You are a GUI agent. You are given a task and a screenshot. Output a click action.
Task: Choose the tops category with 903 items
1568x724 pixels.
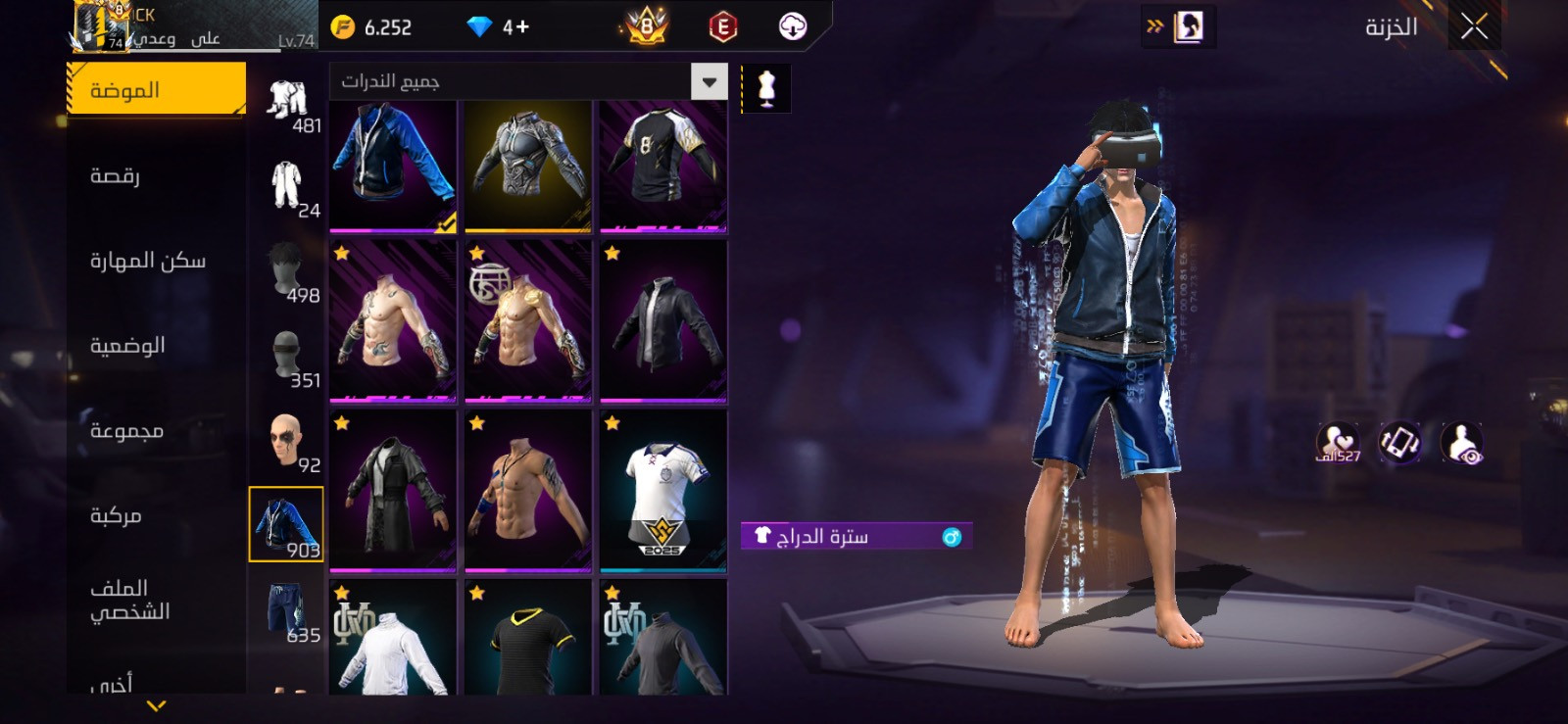286,524
